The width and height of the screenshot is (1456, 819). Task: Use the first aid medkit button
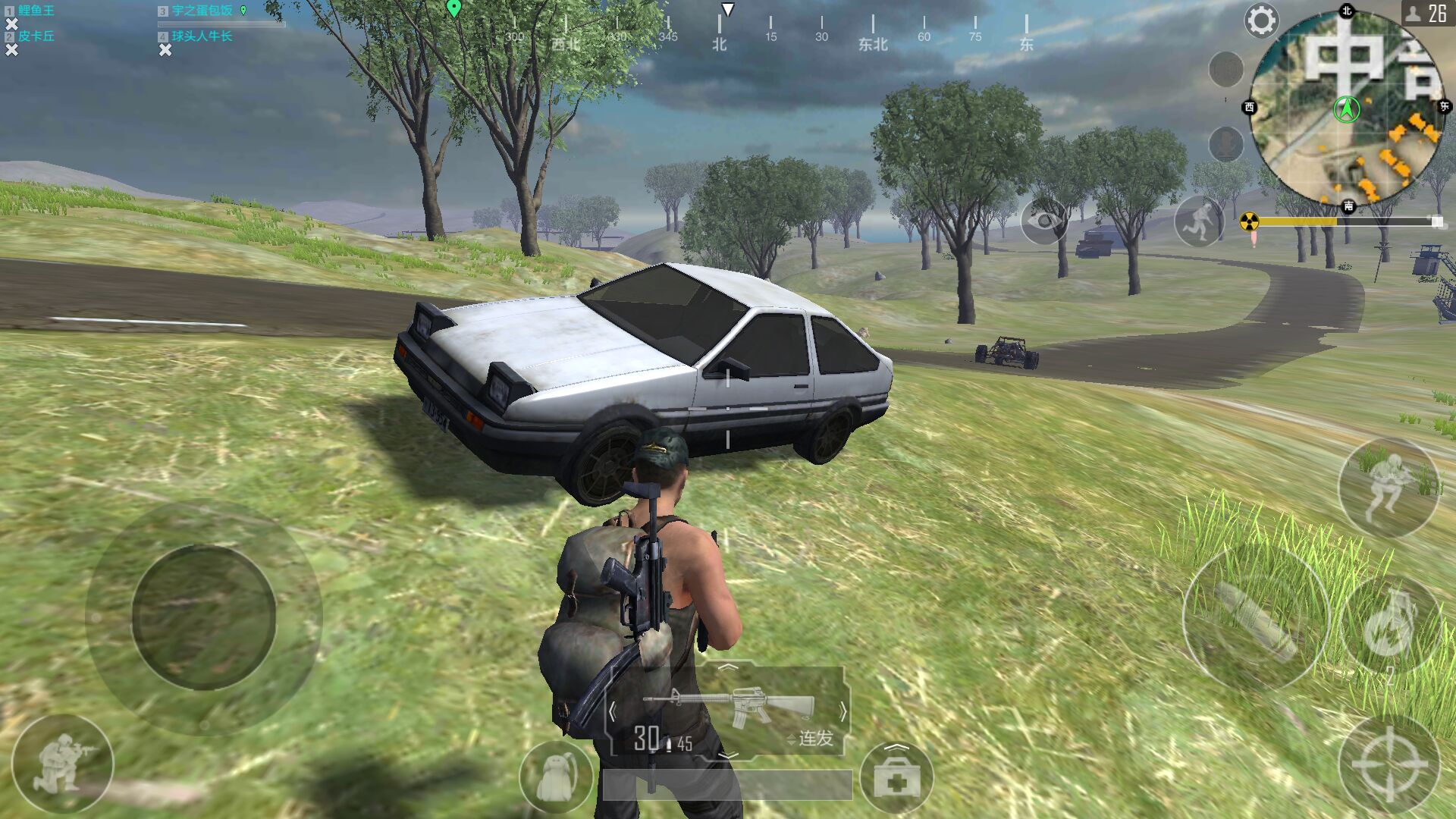click(896, 777)
